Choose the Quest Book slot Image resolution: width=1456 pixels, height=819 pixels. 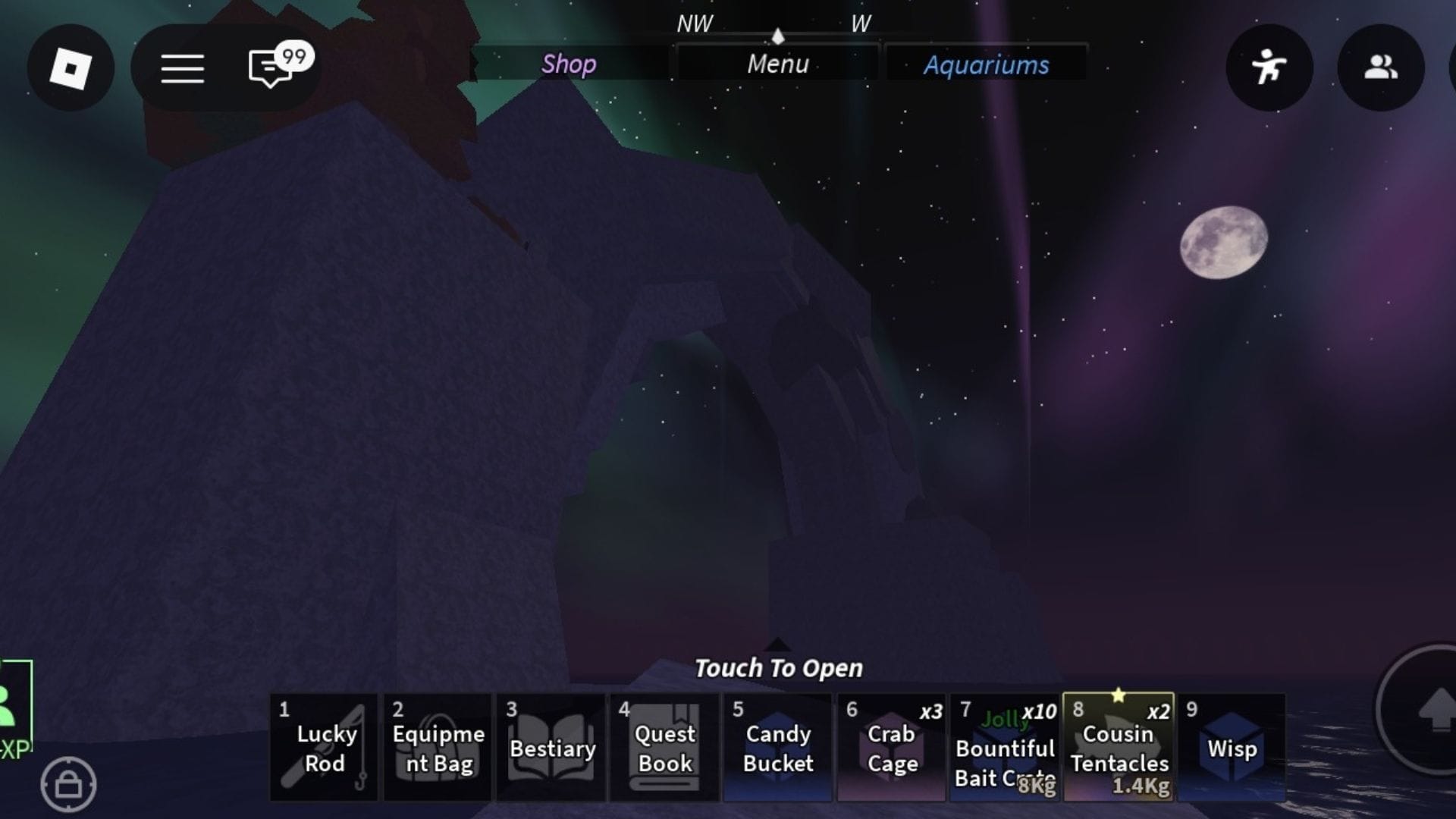pos(664,748)
